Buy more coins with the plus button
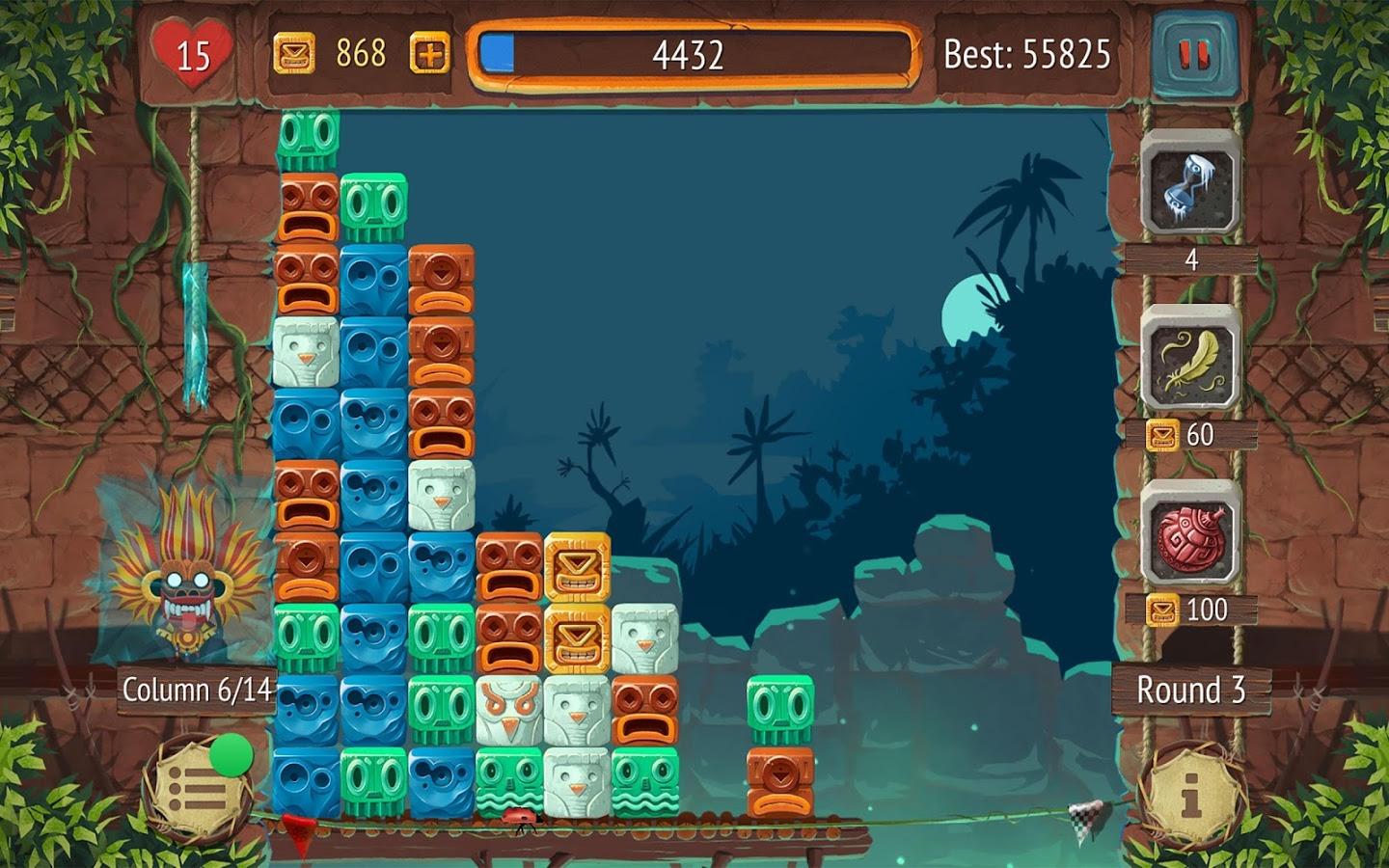 (429, 54)
